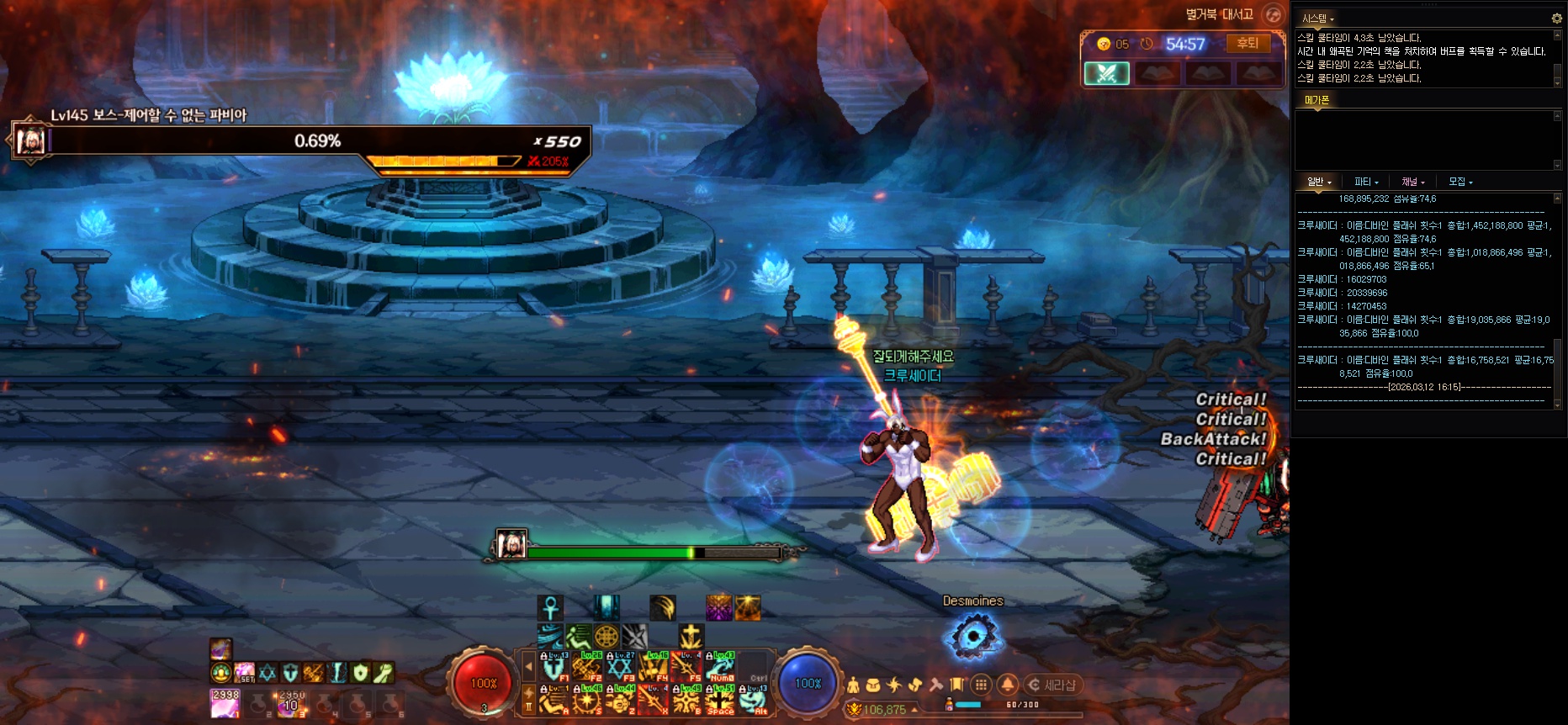
Task: Switch to the 모집 chat tab
Action: (x=1460, y=182)
